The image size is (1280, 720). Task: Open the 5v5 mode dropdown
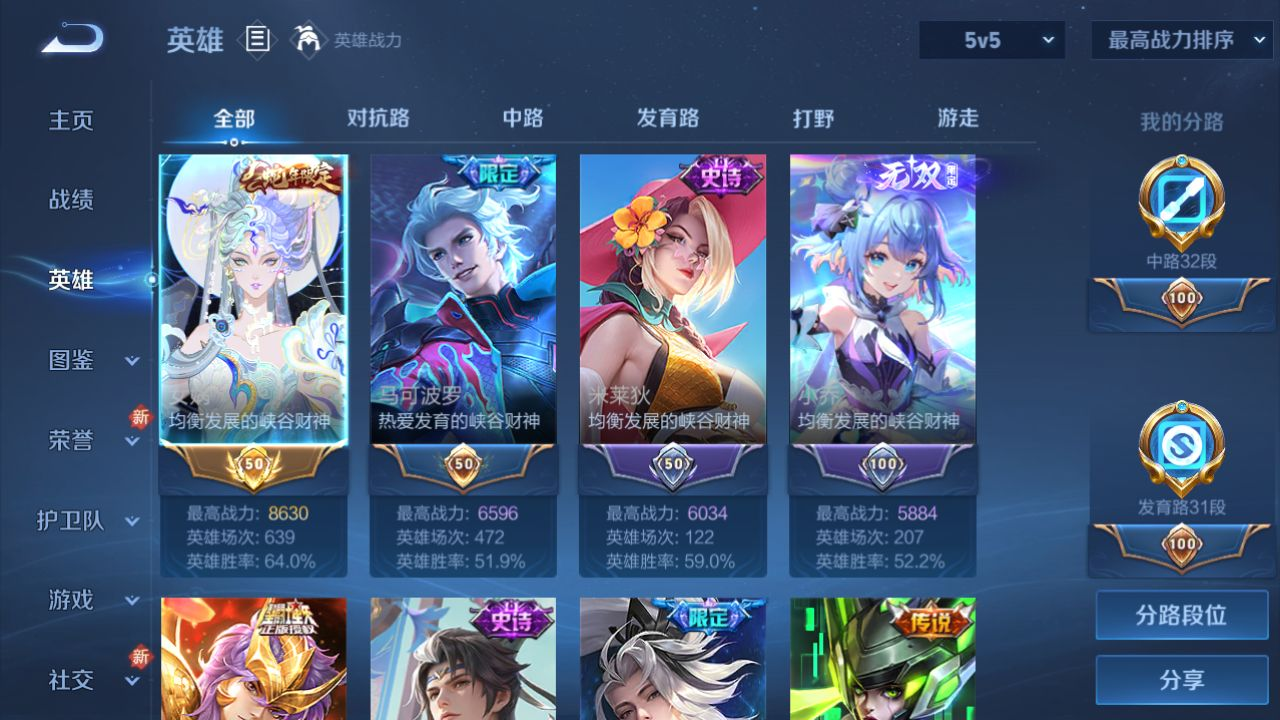click(992, 40)
